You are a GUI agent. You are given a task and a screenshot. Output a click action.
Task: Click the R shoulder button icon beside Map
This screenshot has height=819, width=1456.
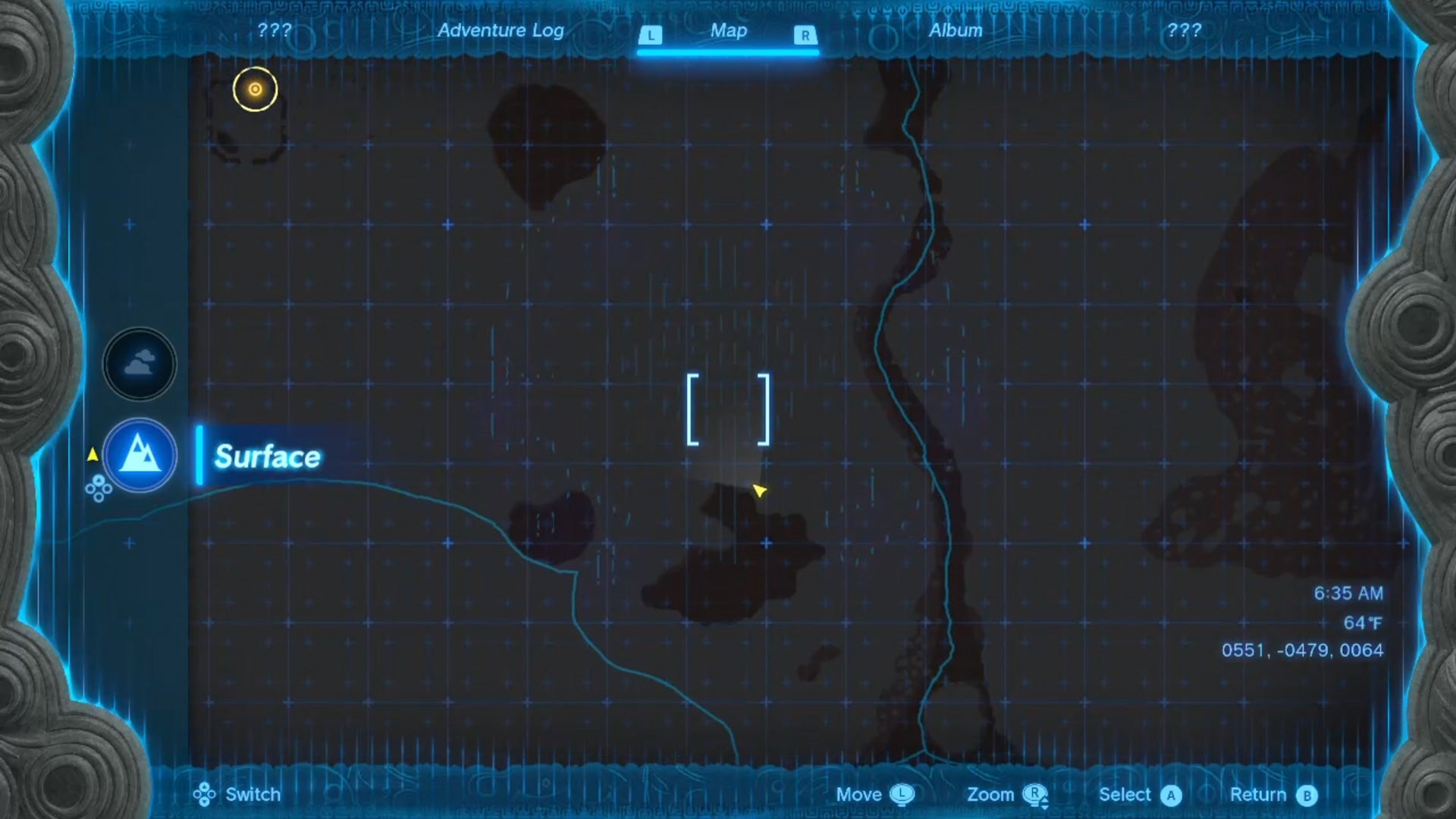click(804, 33)
